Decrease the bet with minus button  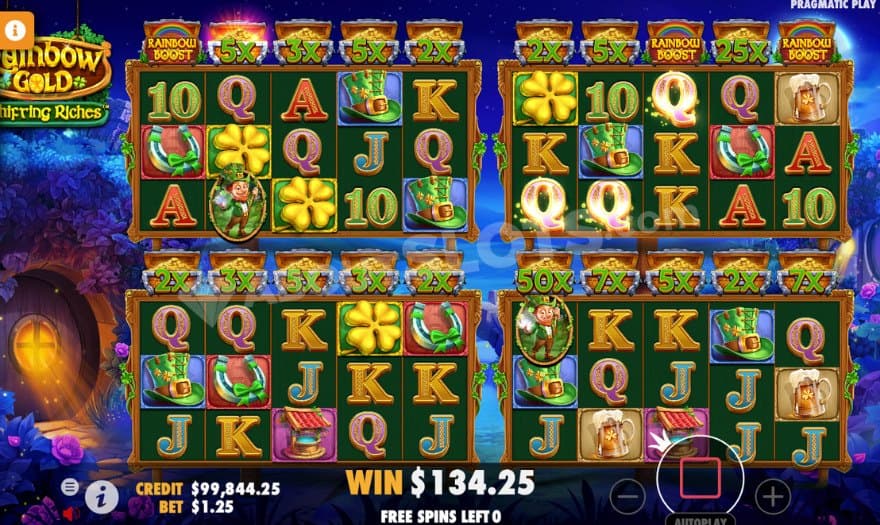click(x=627, y=494)
